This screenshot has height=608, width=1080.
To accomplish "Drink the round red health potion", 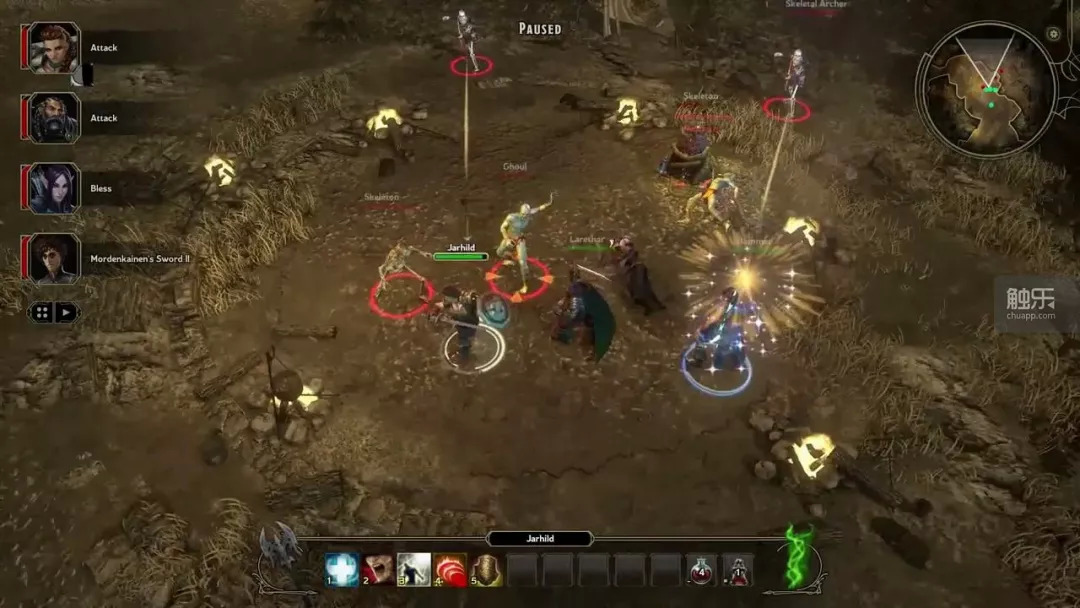I will point(702,570).
